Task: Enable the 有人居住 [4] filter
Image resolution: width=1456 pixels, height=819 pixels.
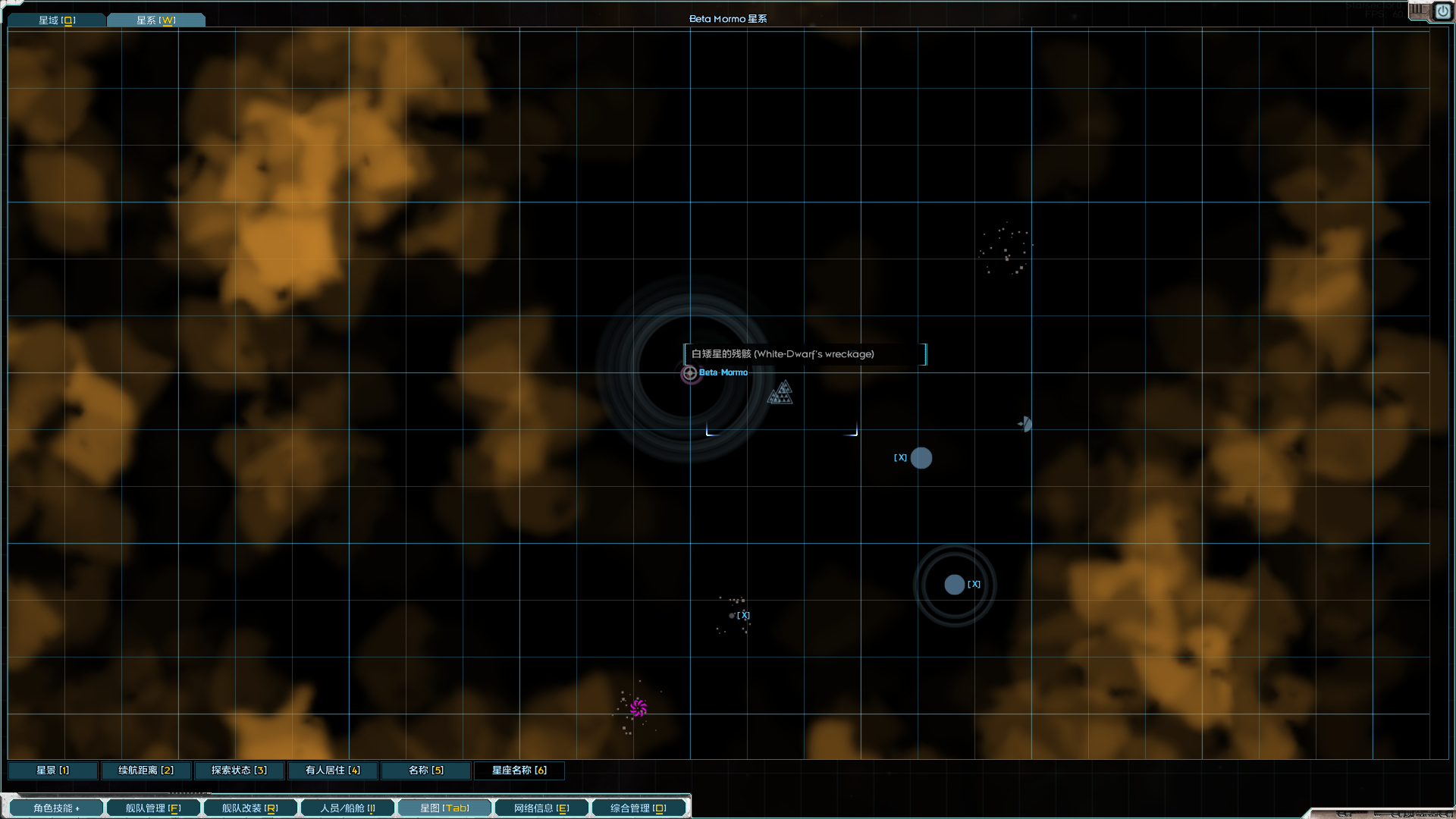Action: coord(331,770)
